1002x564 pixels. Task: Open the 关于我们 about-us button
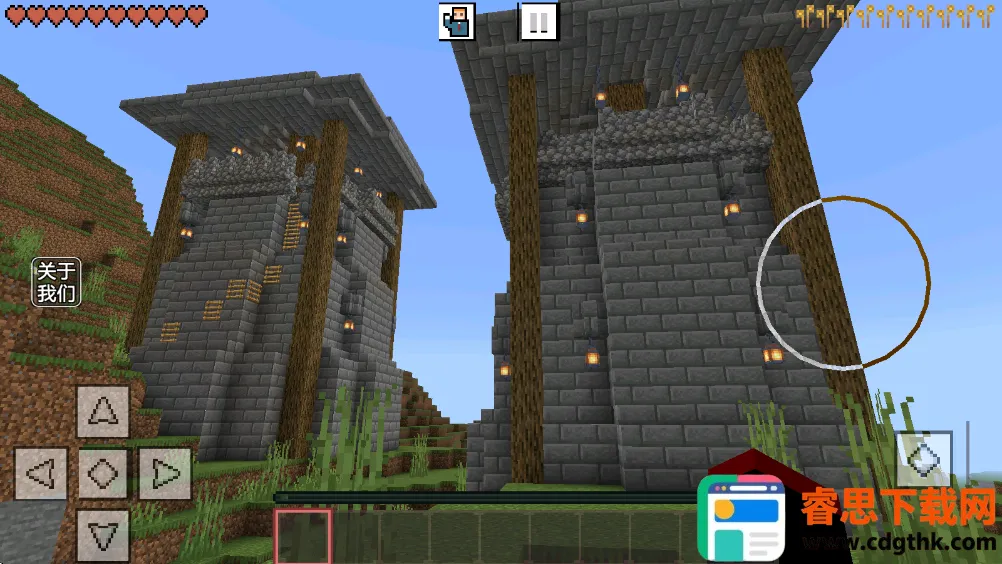[x=56, y=282]
